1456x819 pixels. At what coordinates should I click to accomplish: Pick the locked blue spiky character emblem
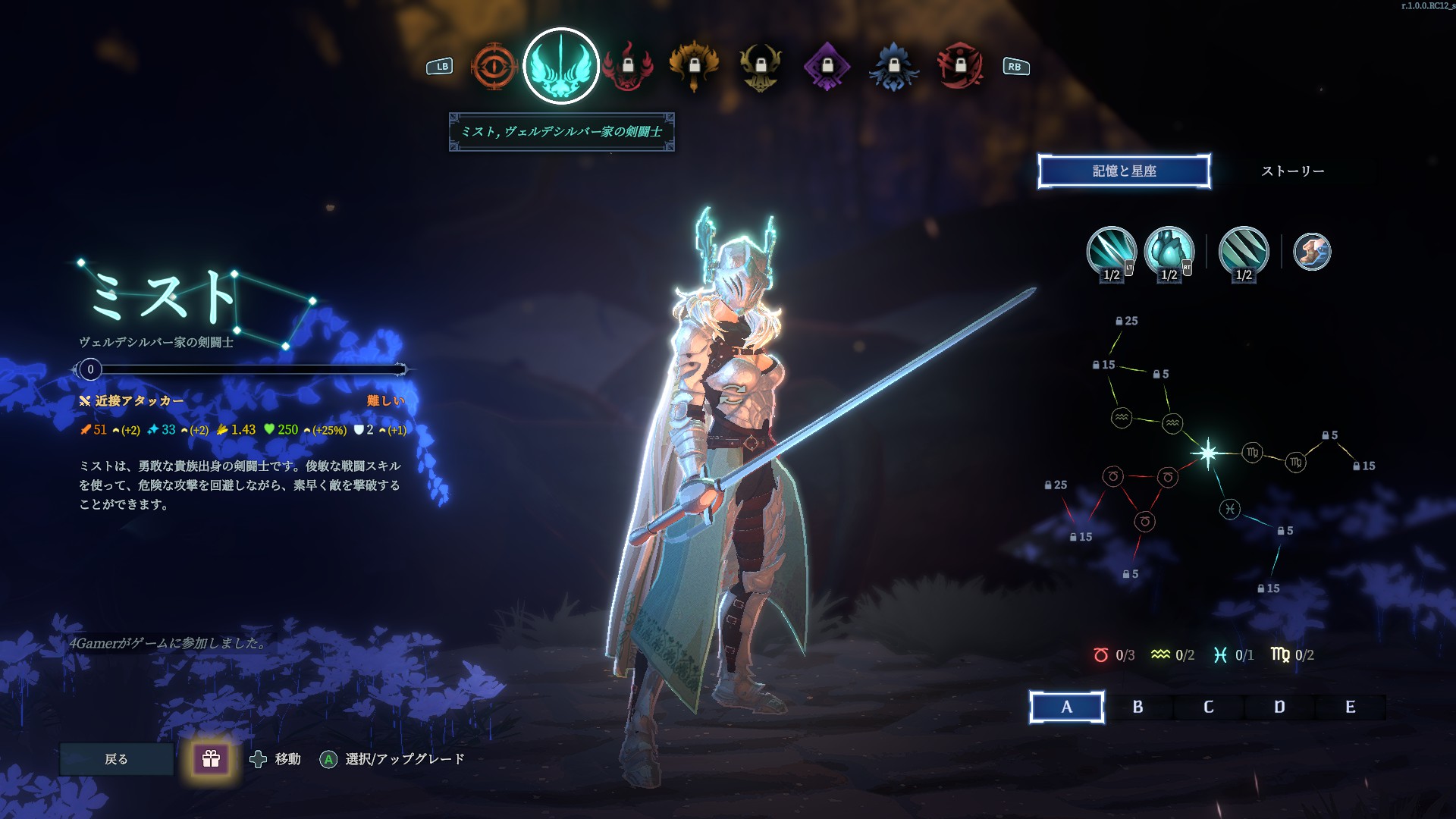coord(894,67)
